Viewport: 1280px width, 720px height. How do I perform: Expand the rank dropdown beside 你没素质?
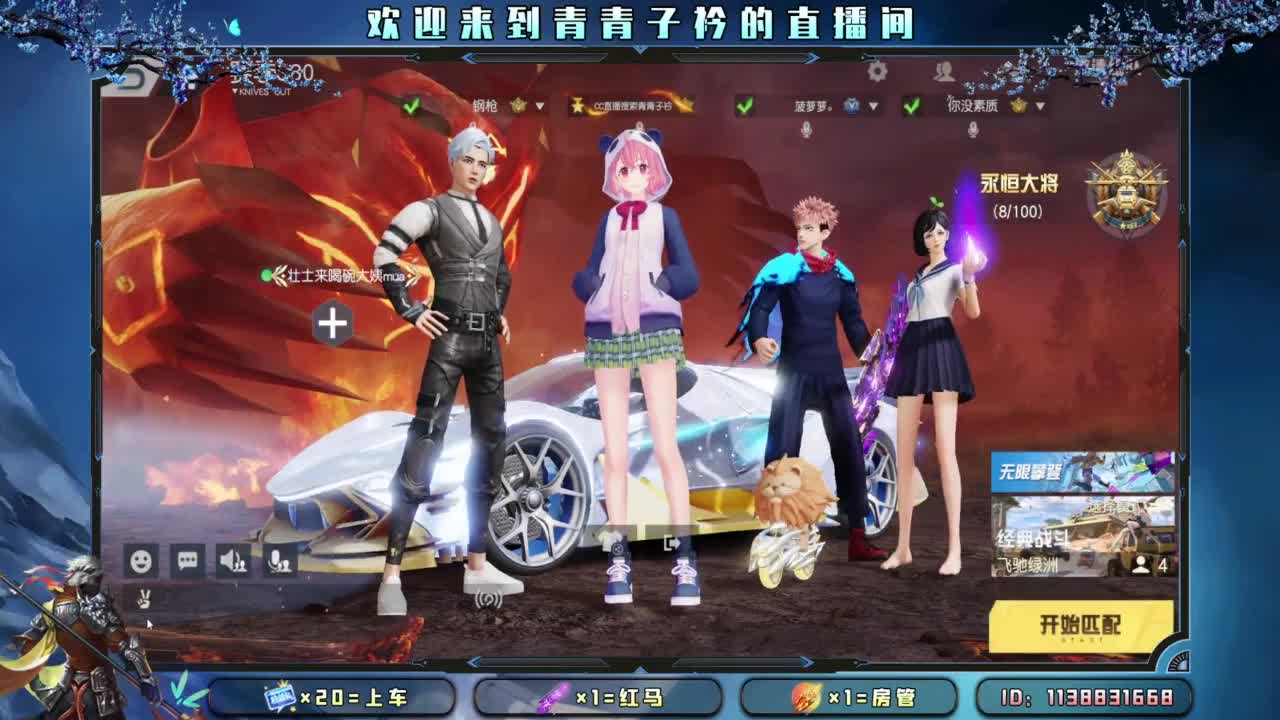[x=1040, y=103]
